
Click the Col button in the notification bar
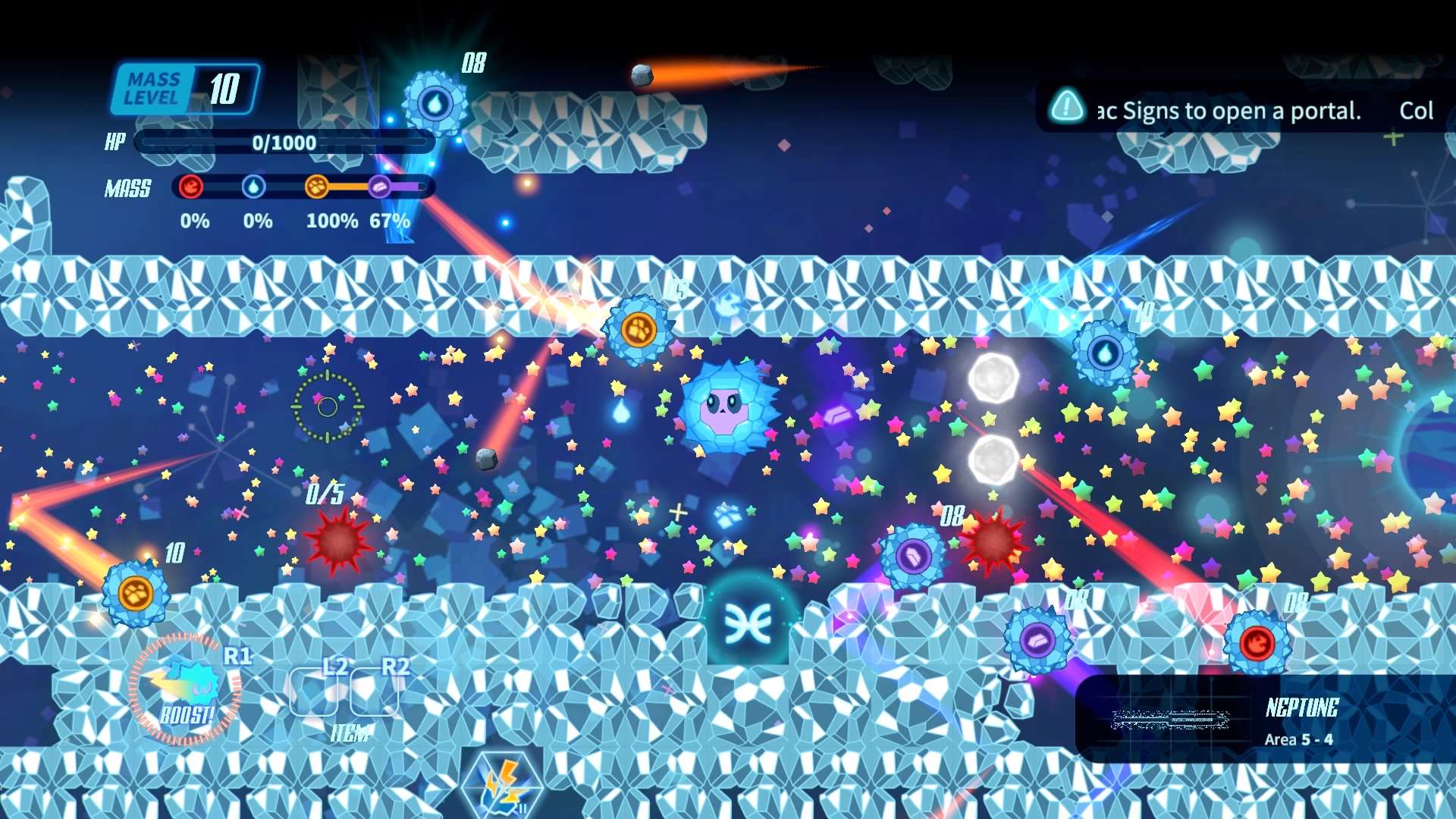click(1417, 109)
